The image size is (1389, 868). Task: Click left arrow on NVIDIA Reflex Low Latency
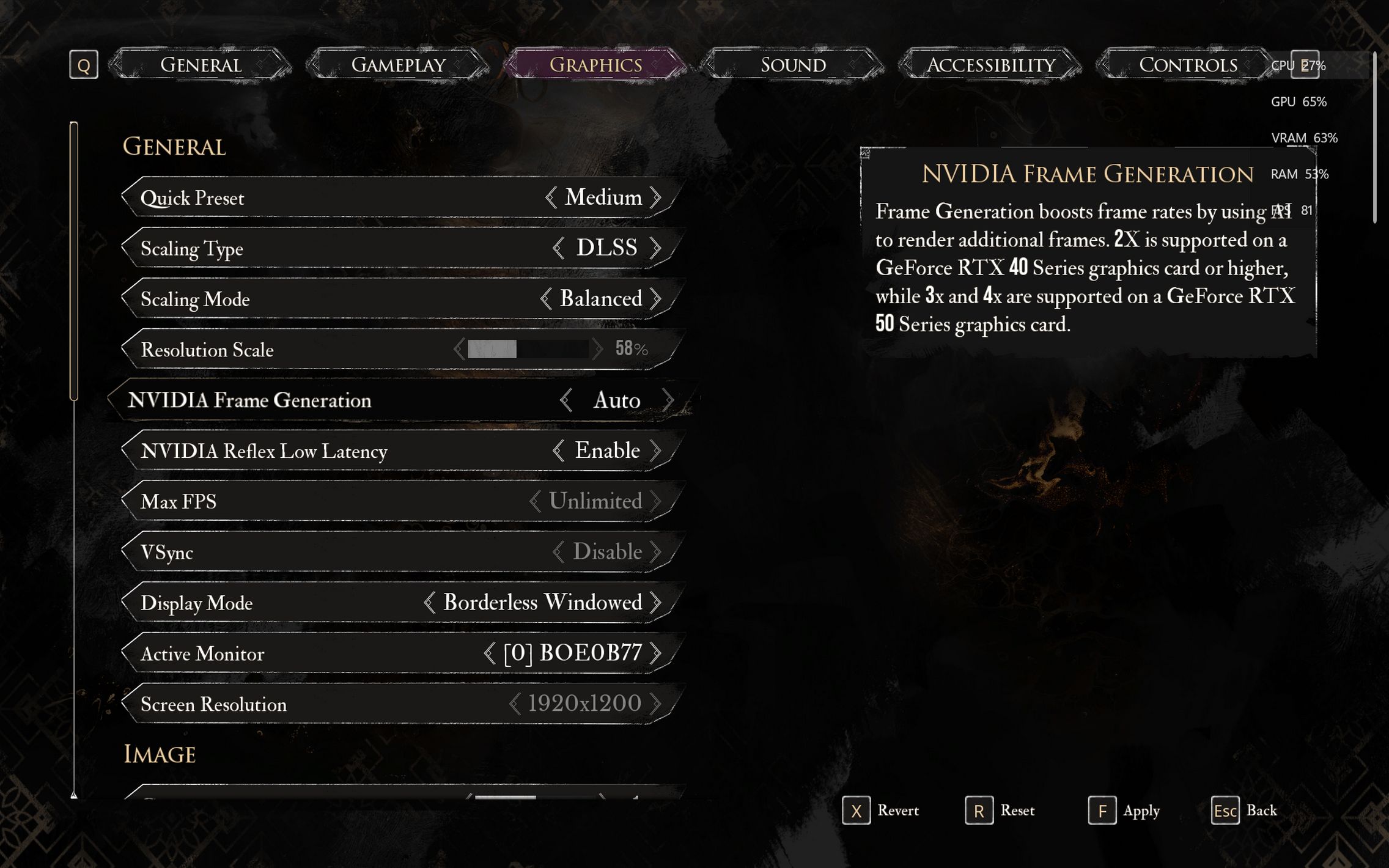coord(558,451)
